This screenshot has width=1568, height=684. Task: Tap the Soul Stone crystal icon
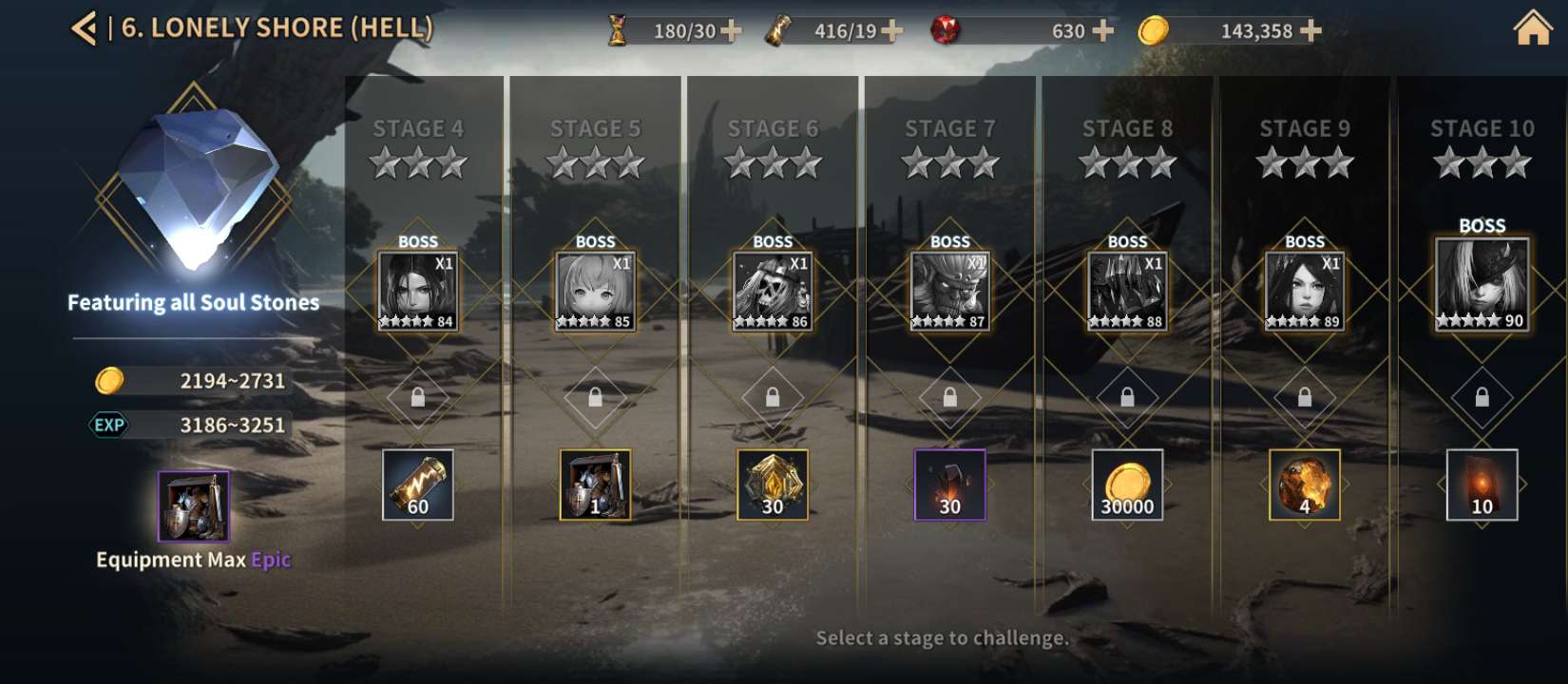[194, 185]
